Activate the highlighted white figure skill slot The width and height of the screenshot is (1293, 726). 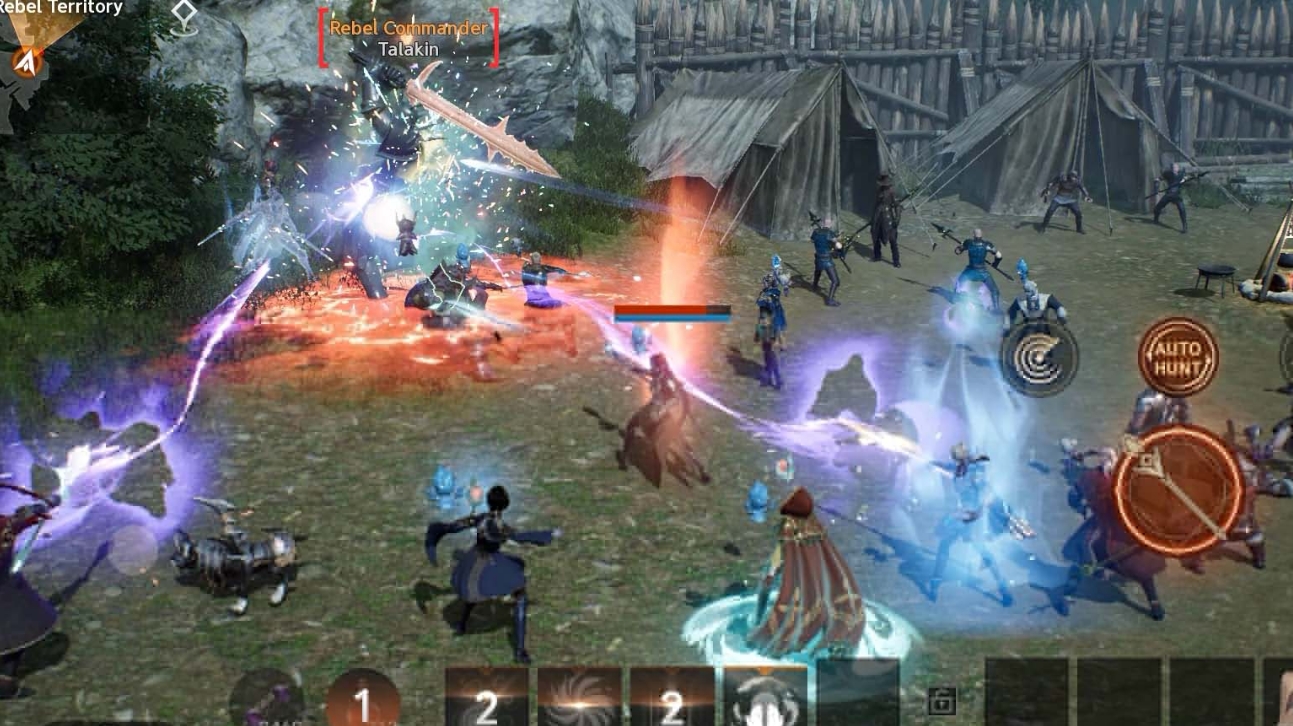tap(765, 698)
